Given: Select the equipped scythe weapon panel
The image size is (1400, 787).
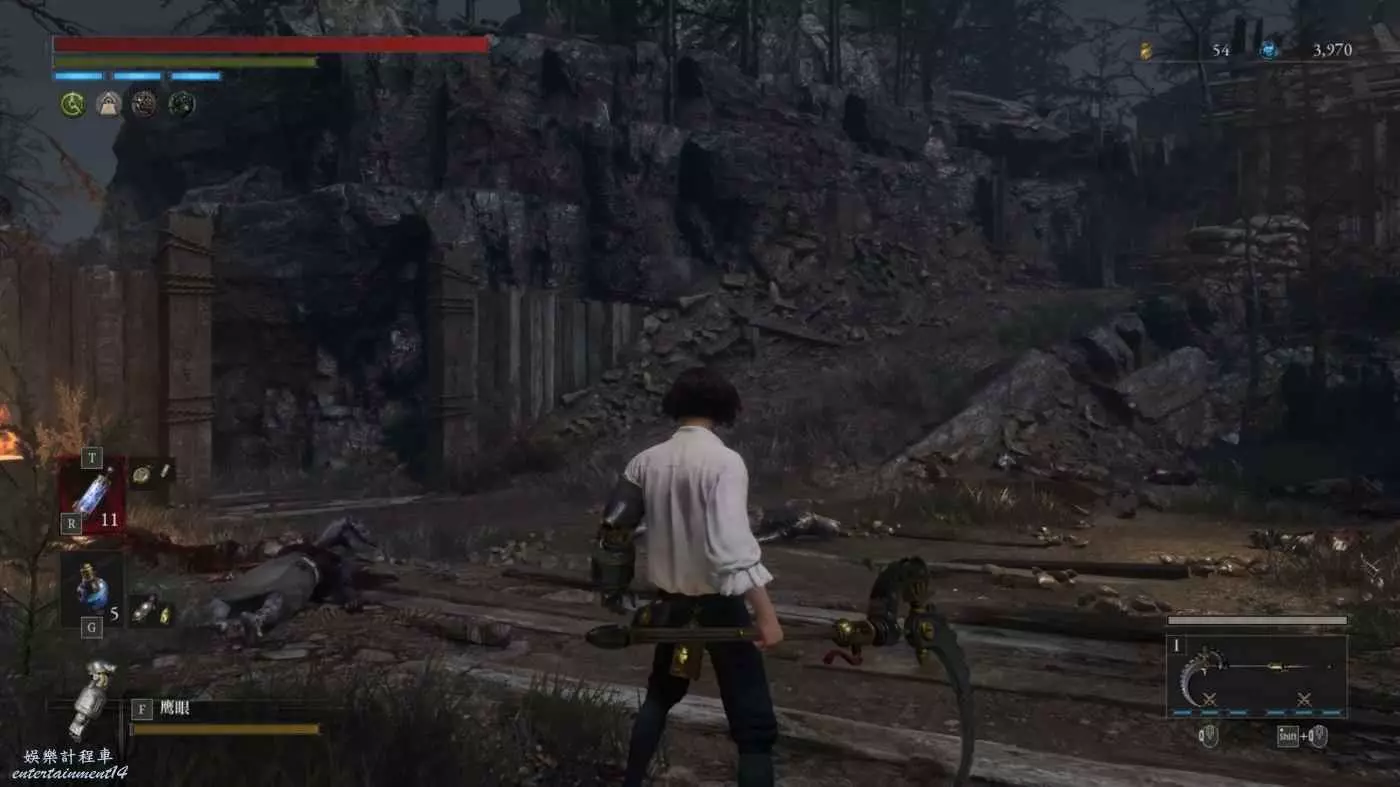Looking at the screenshot, I should [x=1256, y=675].
